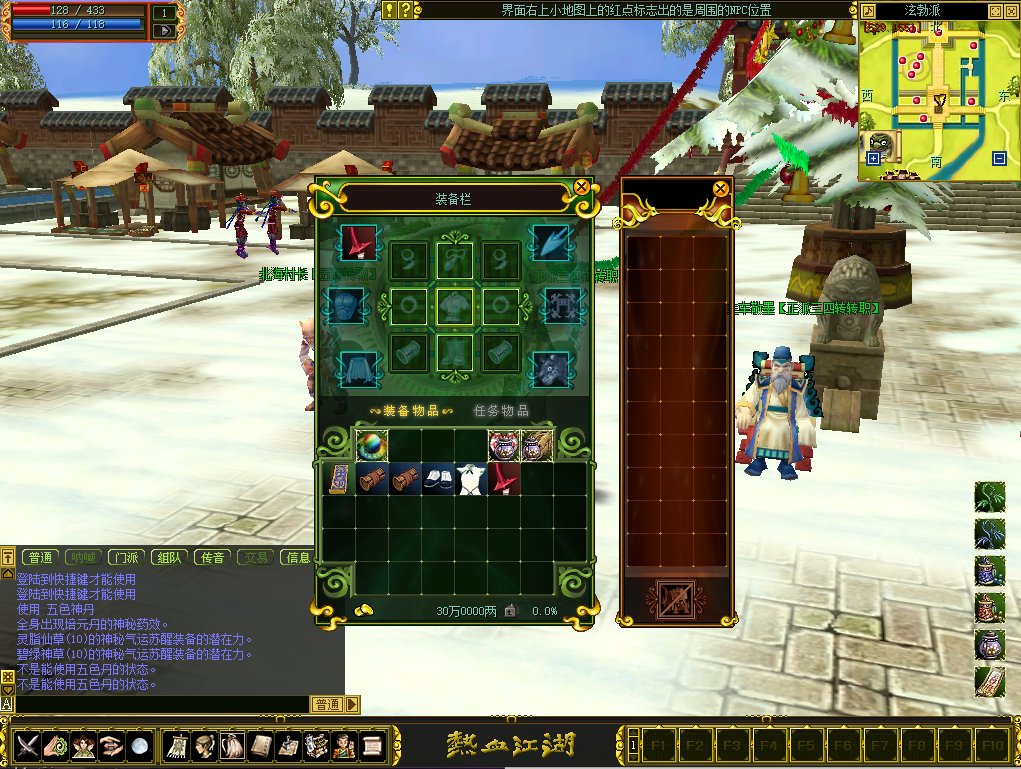Image resolution: width=1021 pixels, height=769 pixels.
Task: Zoom out the minimap with minus button
Action: (x=999, y=158)
